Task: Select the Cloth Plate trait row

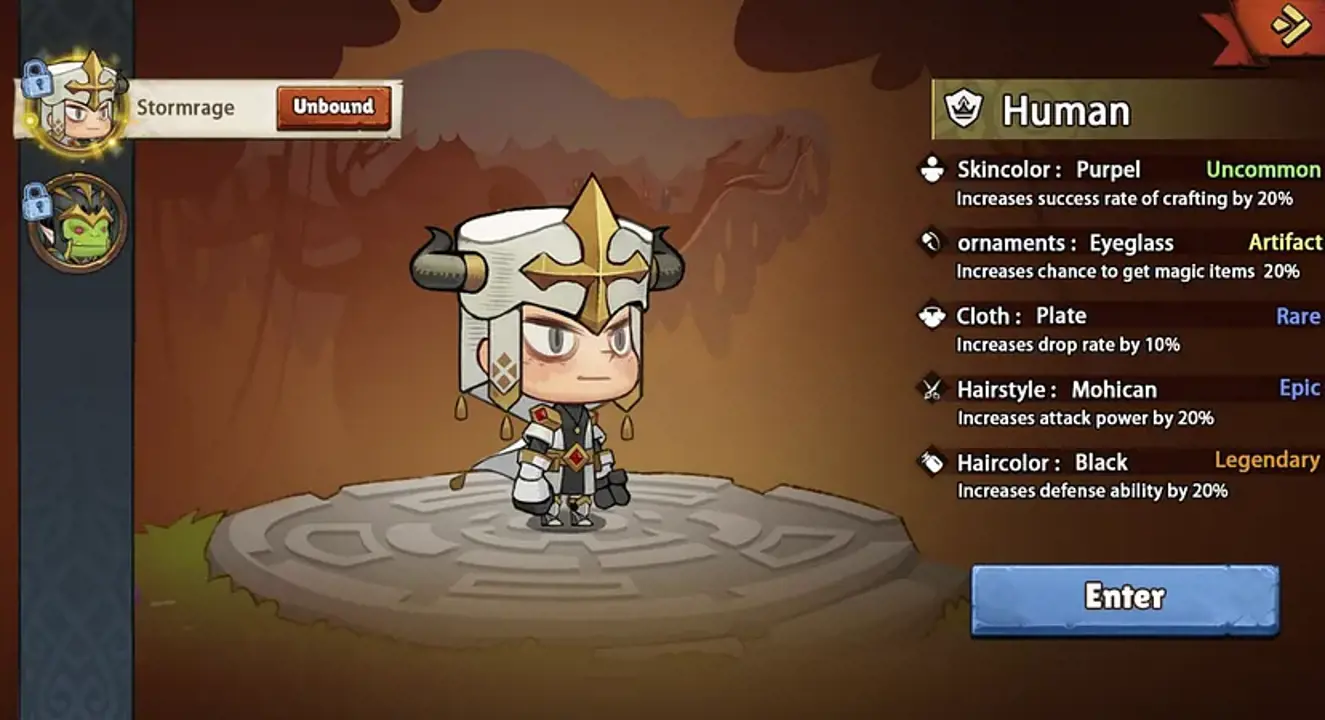Action: [1120, 329]
